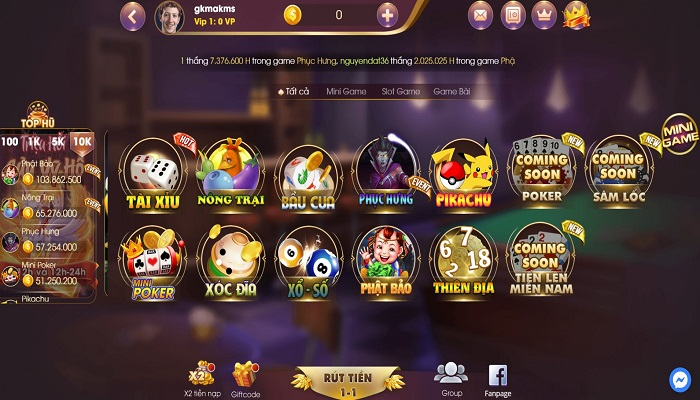Screen dimensions: 700x400
Task: Visit the Facebook Fanpage
Action: [497, 376]
